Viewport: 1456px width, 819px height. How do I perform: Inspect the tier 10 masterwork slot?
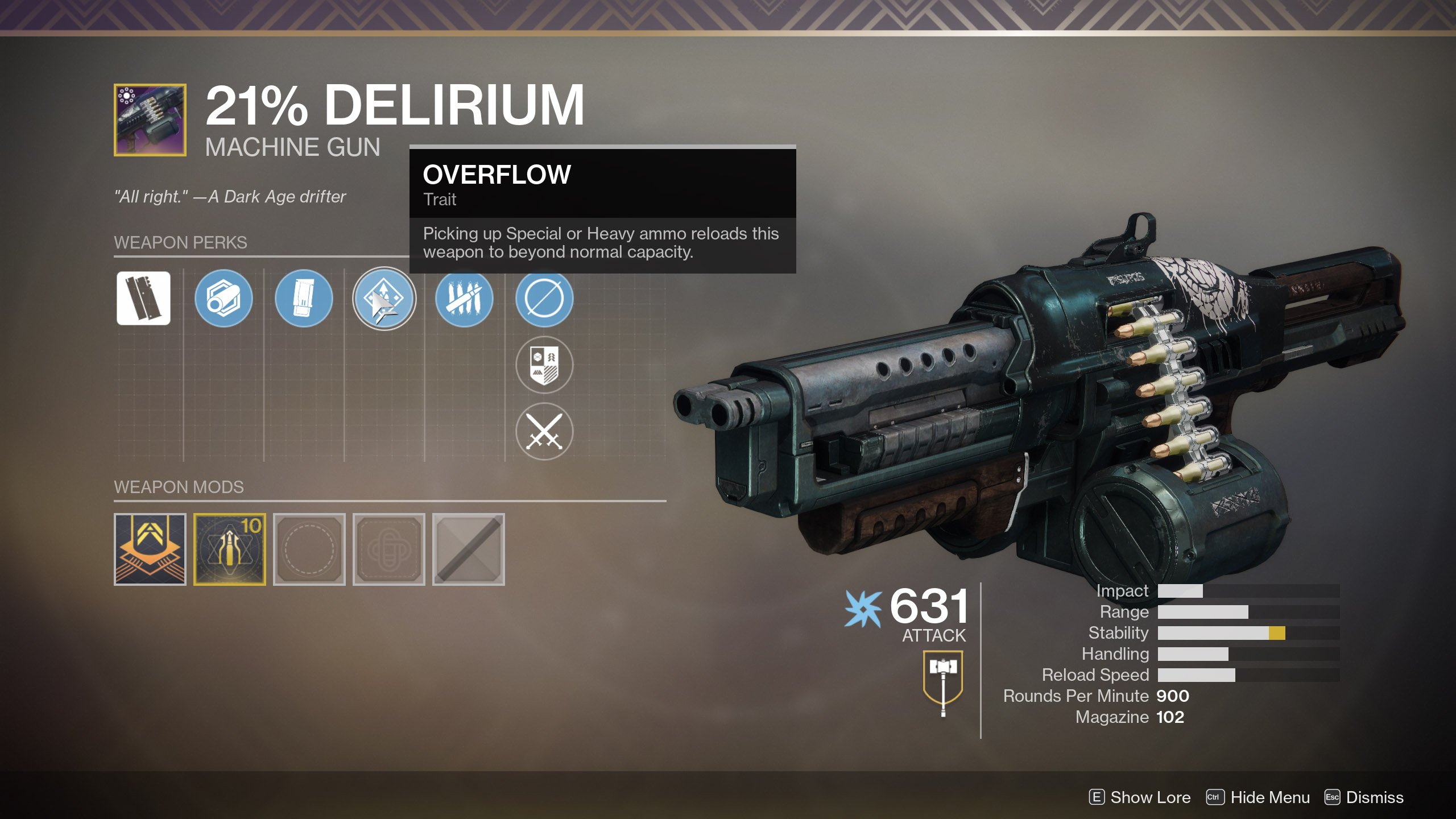coord(230,549)
